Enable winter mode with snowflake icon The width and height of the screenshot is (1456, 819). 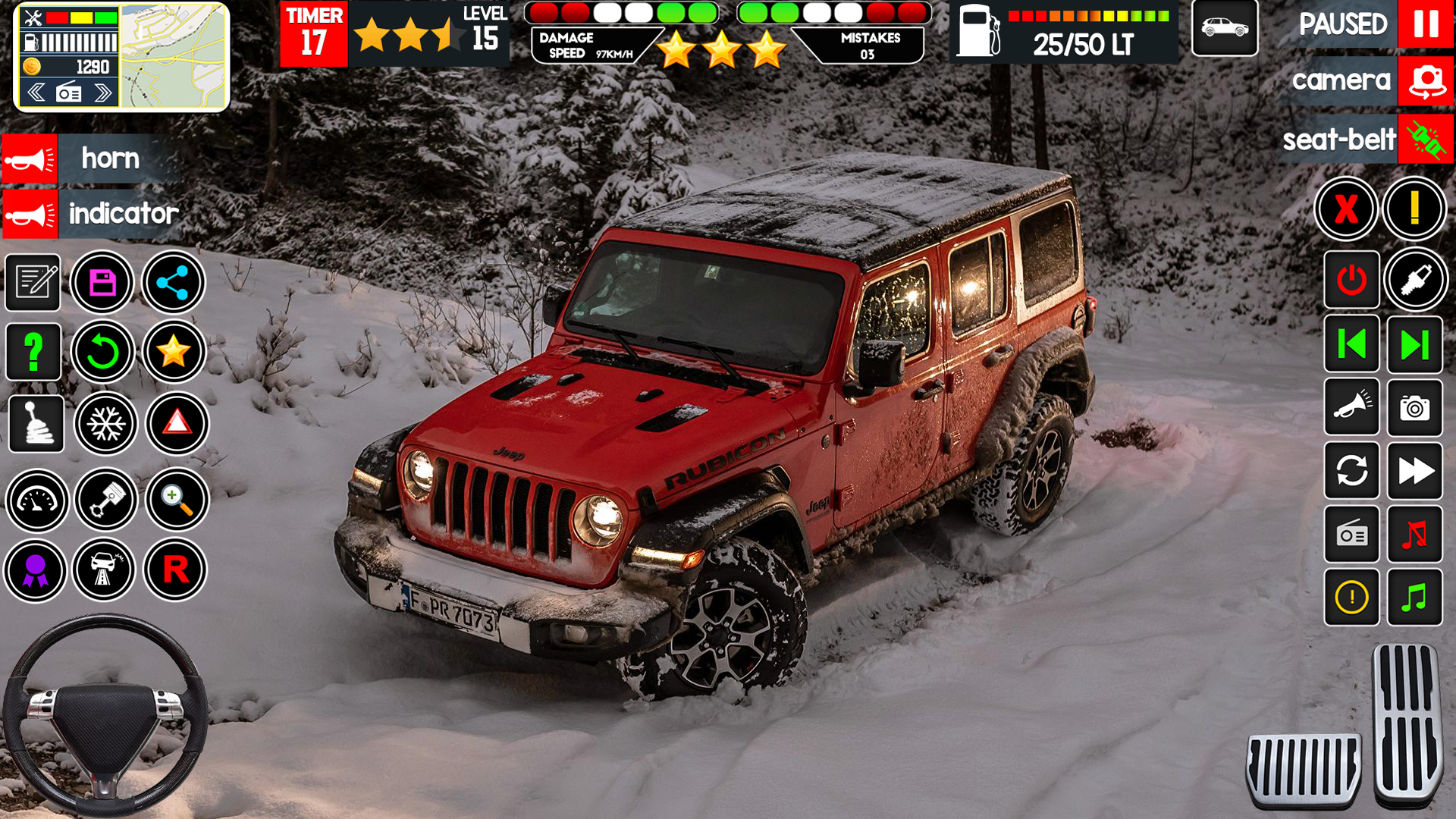[x=106, y=423]
